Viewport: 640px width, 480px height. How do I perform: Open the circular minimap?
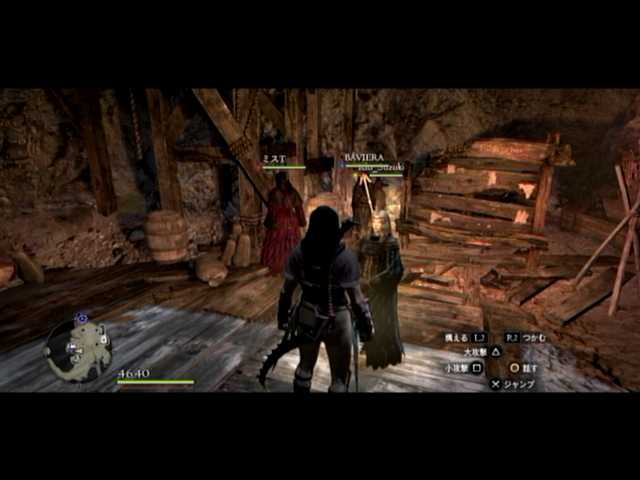[x=78, y=349]
